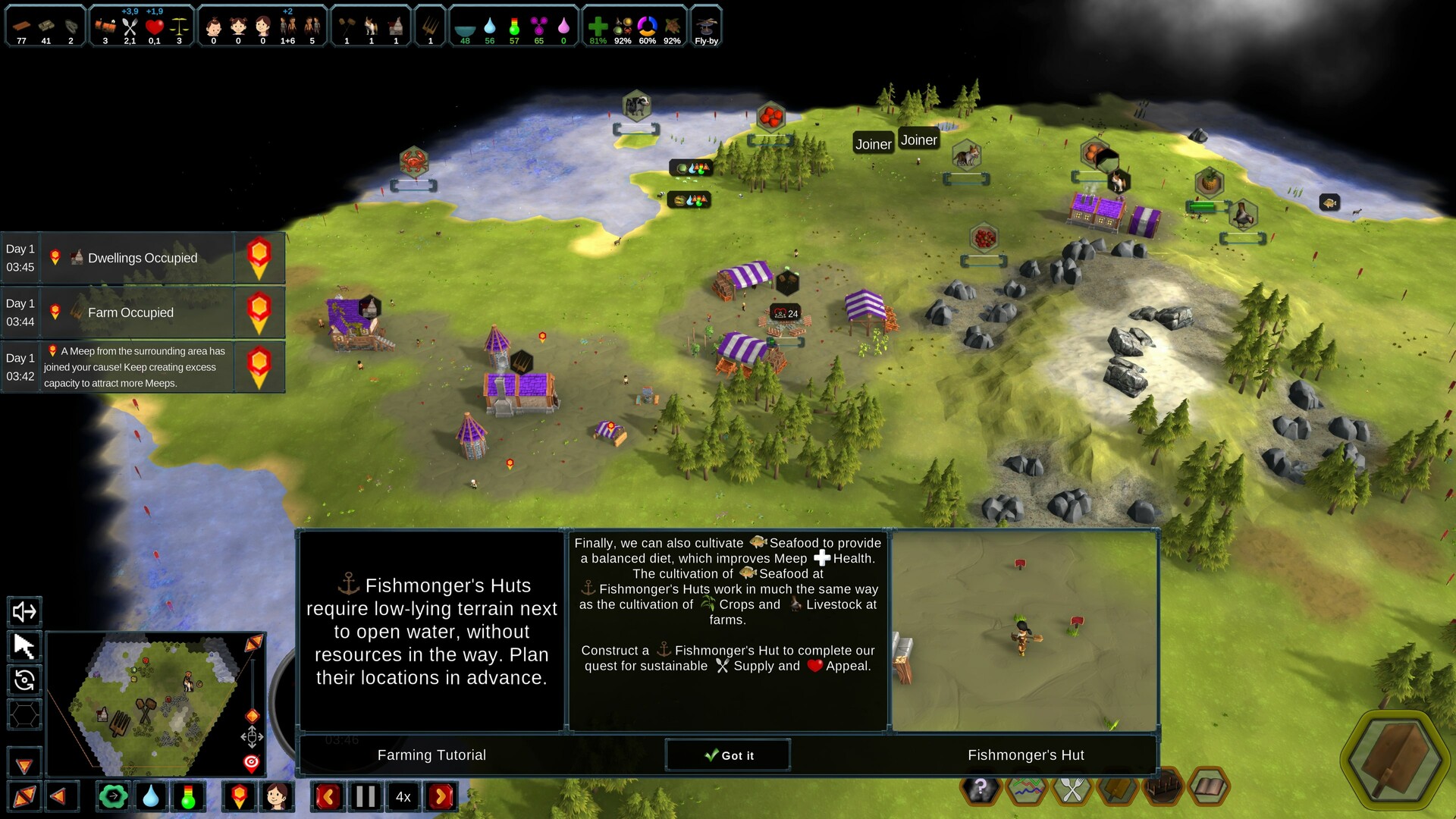Open the line graph statistics button
The image size is (1456, 819).
click(x=1025, y=790)
